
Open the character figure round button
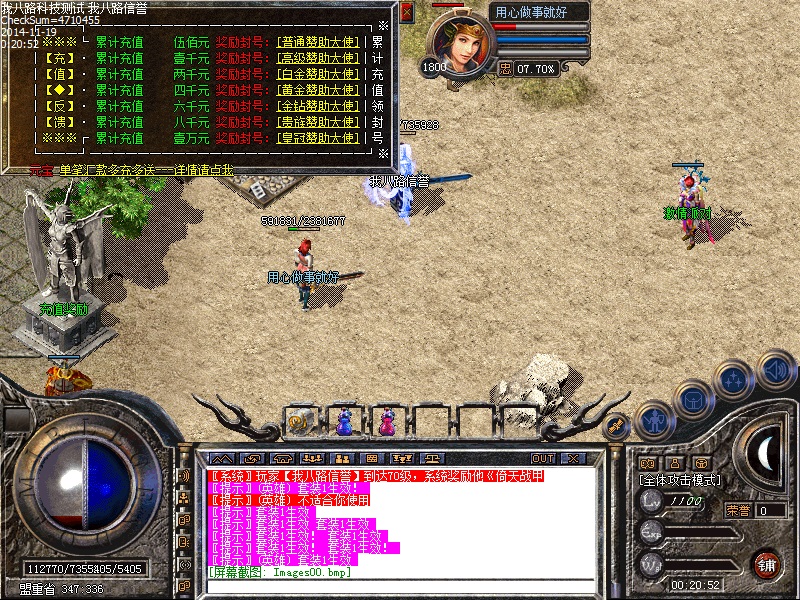(653, 421)
